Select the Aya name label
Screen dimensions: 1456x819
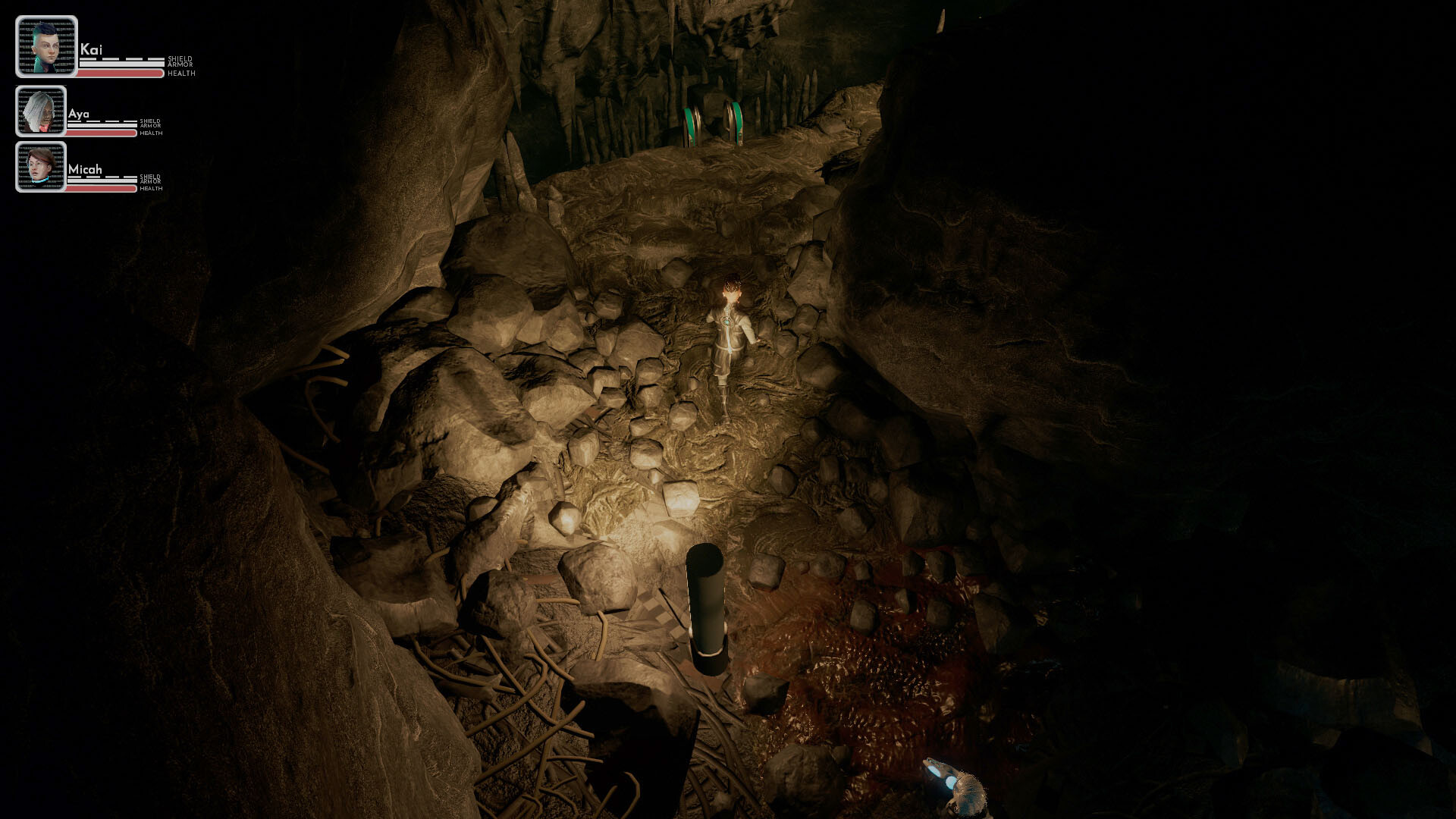[x=79, y=114]
